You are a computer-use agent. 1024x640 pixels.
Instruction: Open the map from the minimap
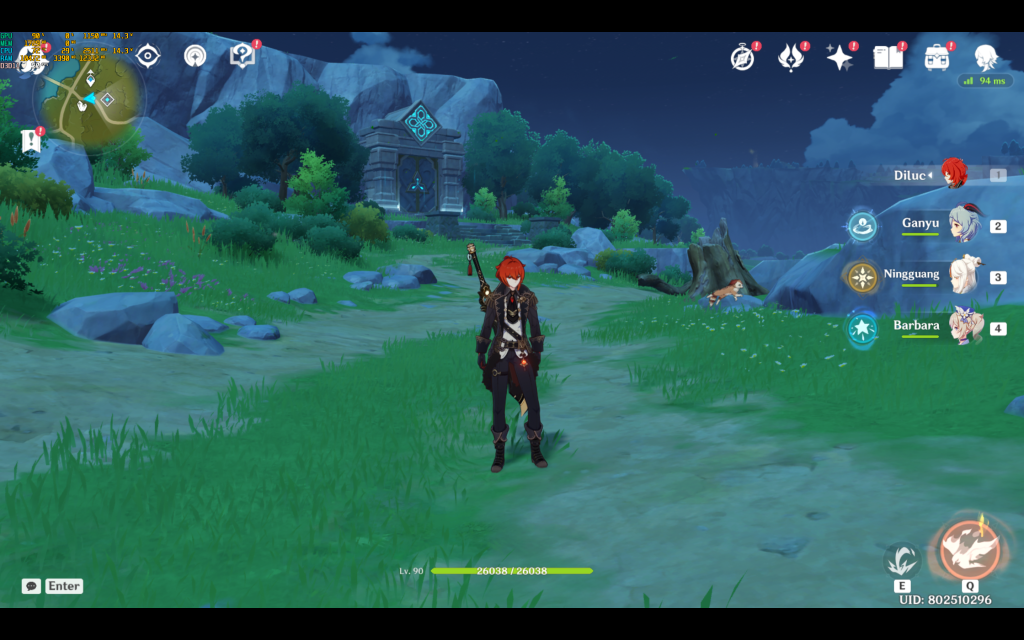(91, 99)
